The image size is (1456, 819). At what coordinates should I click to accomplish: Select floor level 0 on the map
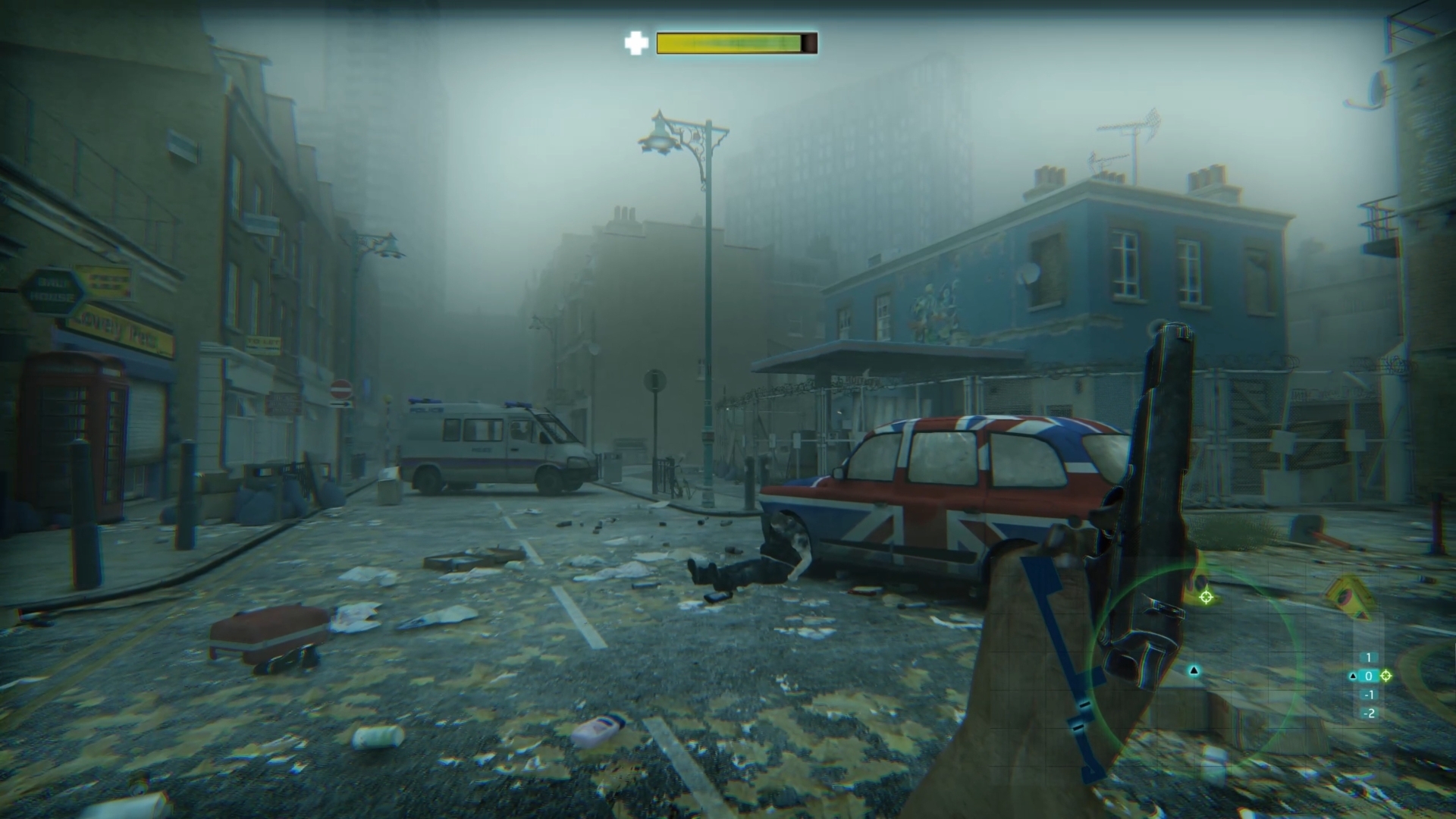tap(1369, 676)
